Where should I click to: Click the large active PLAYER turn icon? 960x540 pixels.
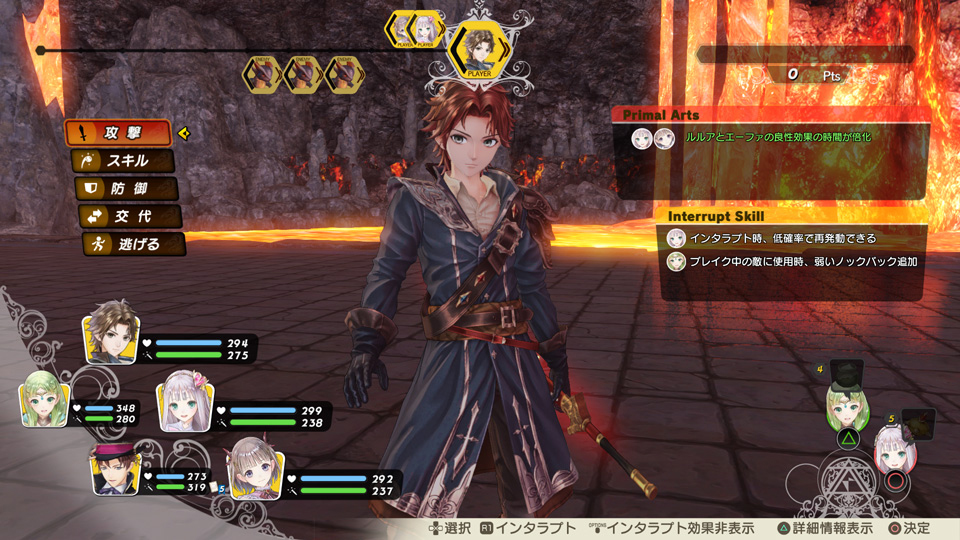[478, 50]
